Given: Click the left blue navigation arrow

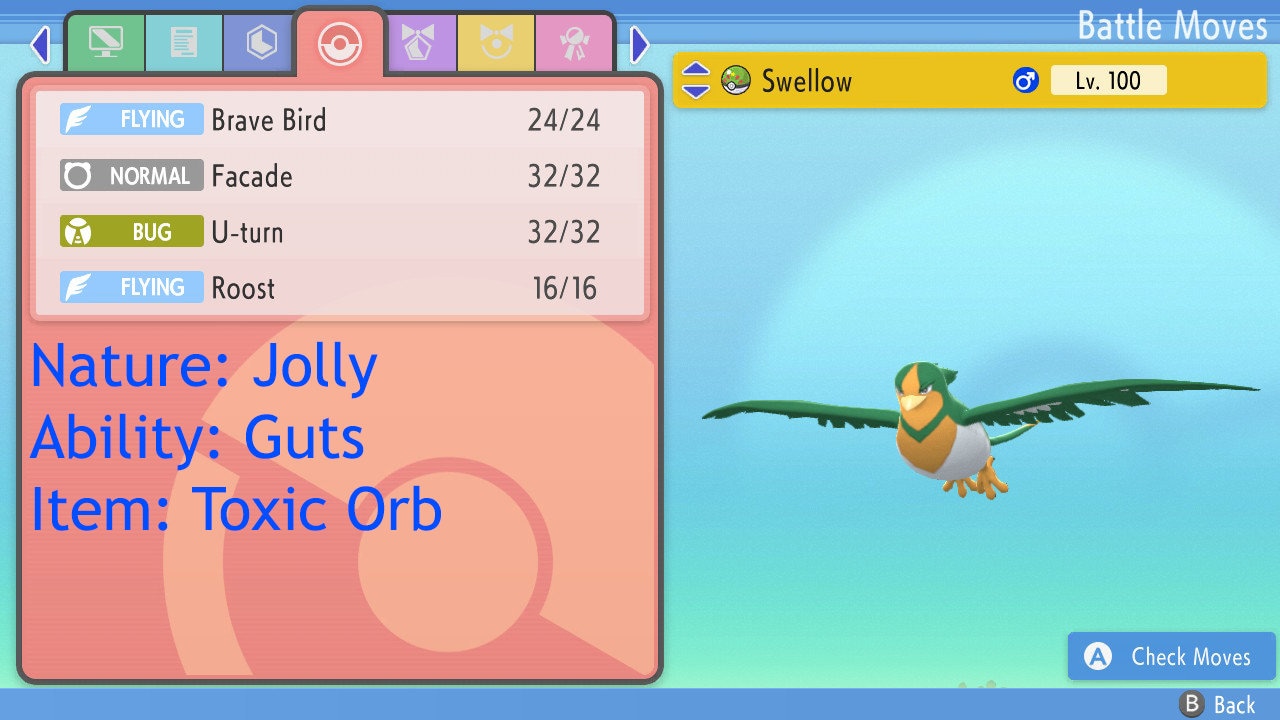Looking at the screenshot, I should 40,45.
